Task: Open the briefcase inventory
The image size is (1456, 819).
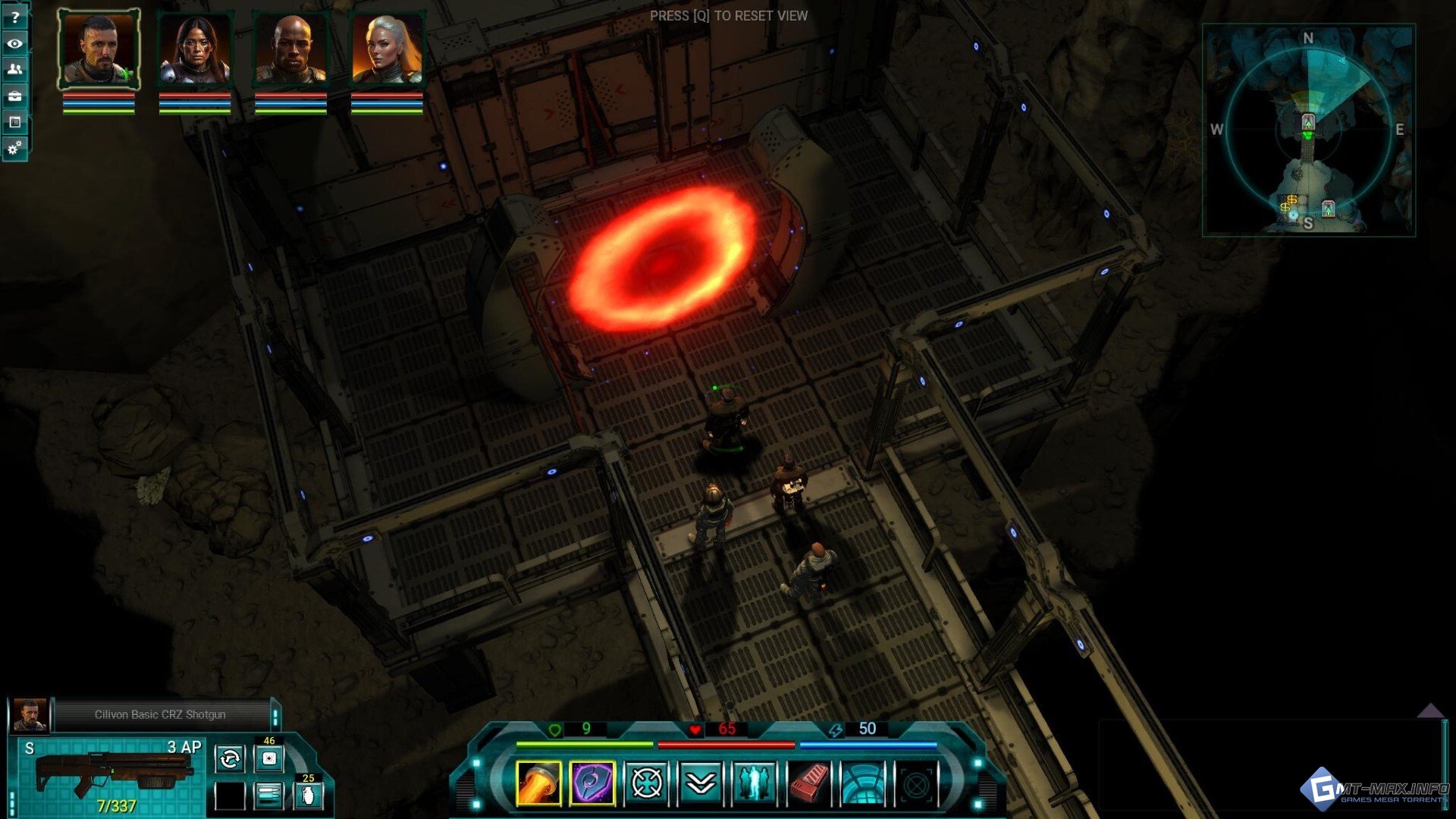Action: (14, 96)
